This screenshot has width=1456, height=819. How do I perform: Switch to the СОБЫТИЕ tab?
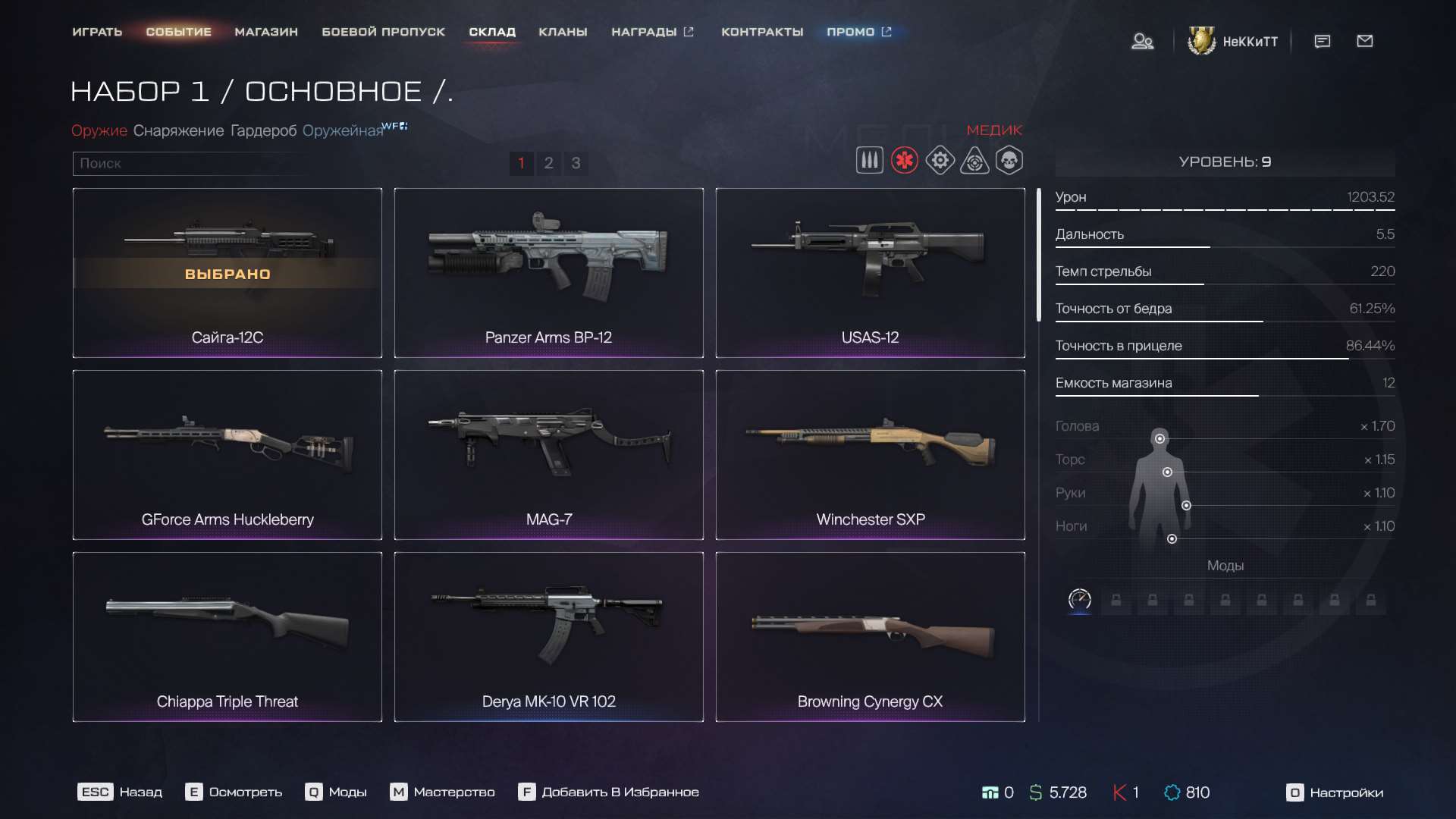click(179, 32)
